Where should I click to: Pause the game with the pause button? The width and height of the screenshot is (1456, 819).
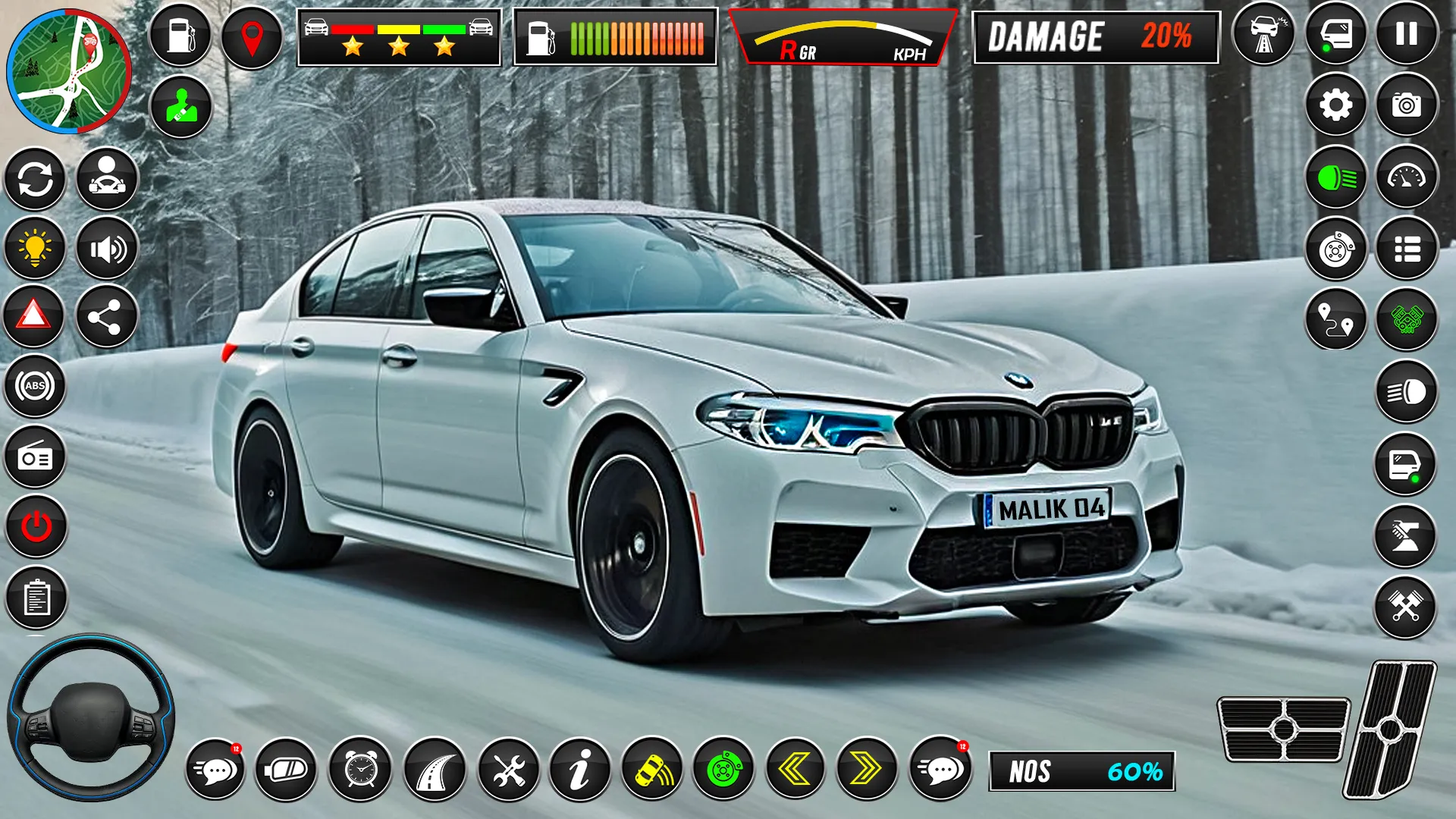coord(1407,34)
